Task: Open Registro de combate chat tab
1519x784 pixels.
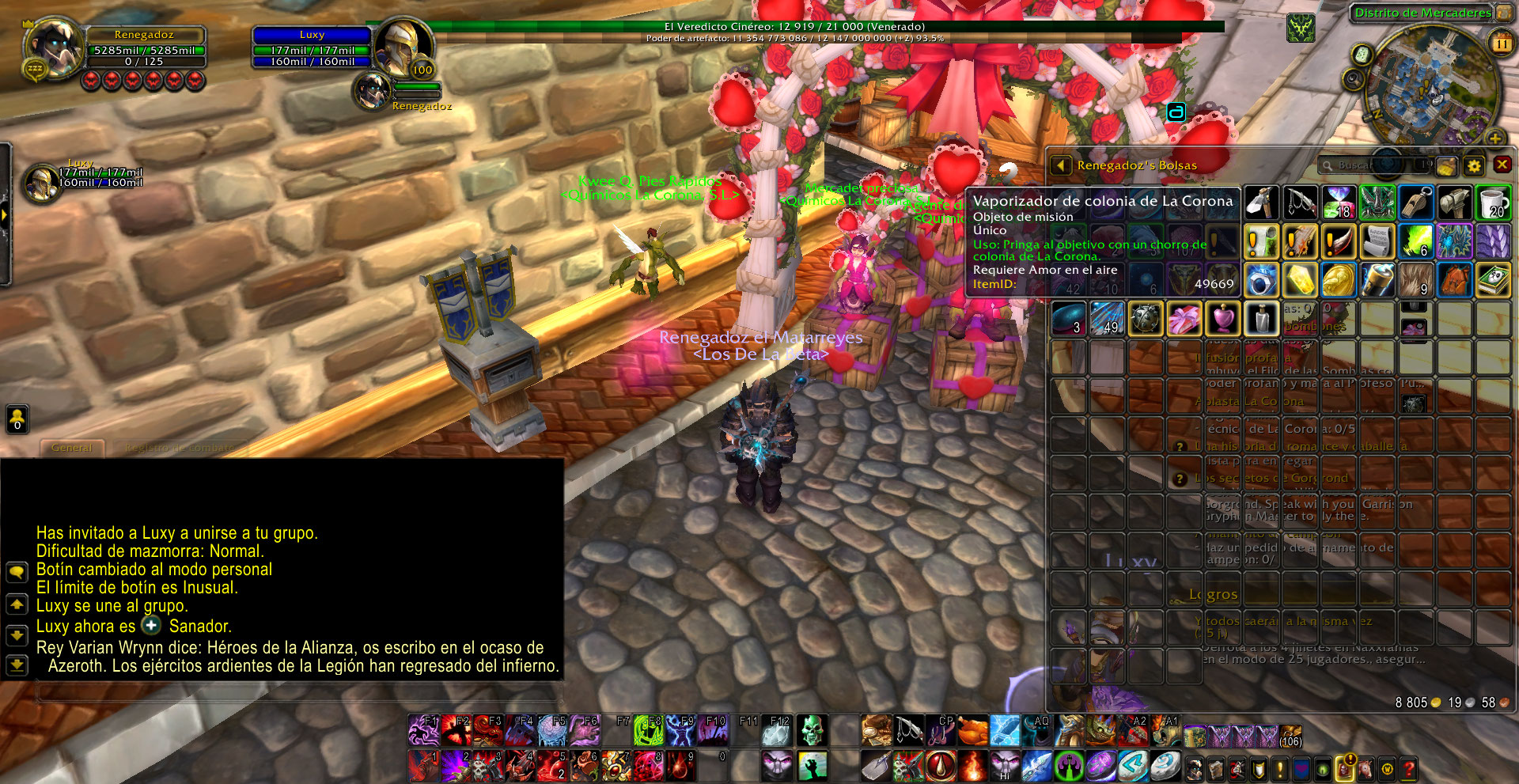Action: [x=179, y=448]
